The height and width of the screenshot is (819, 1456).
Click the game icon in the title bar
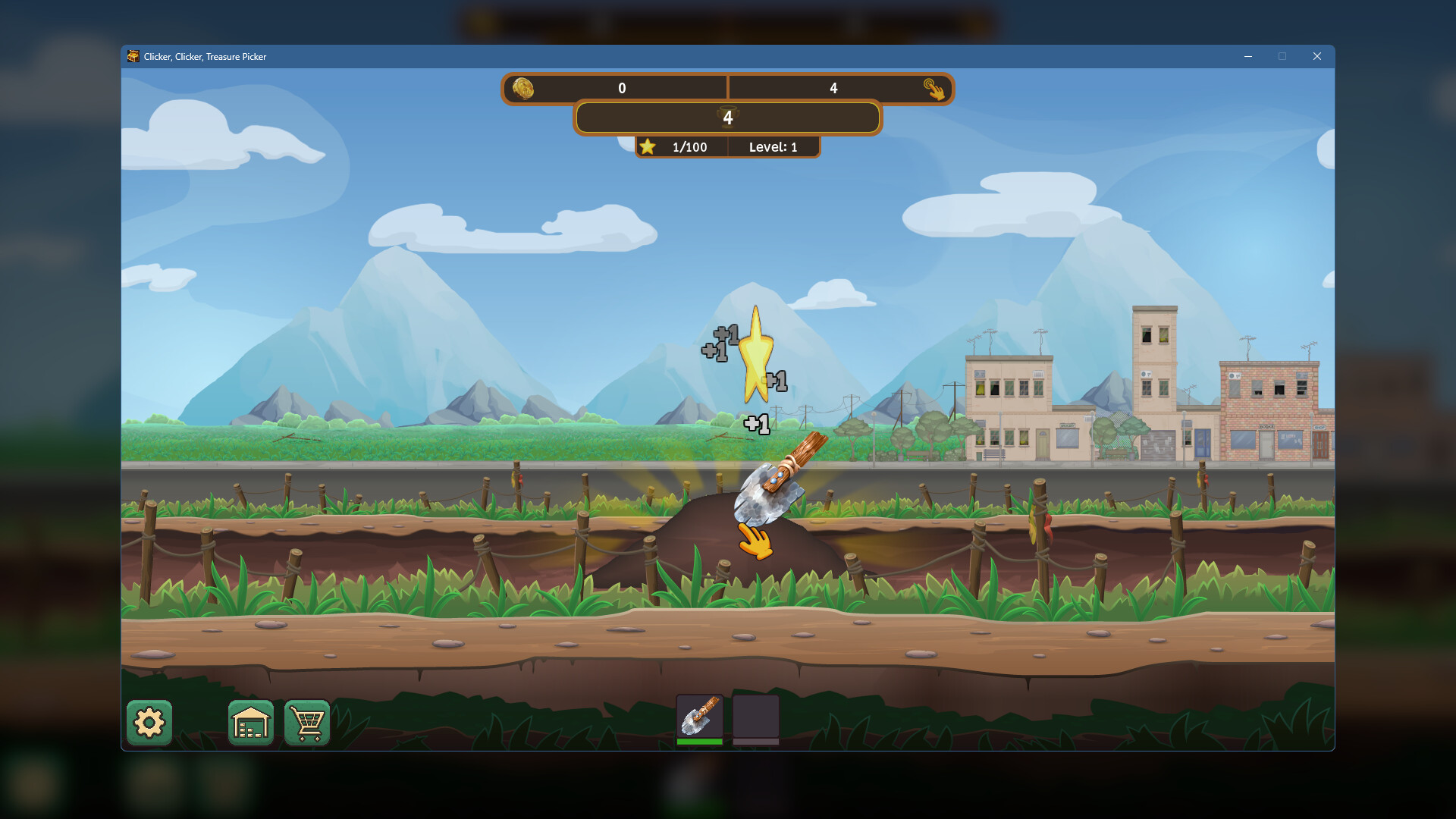point(132,56)
